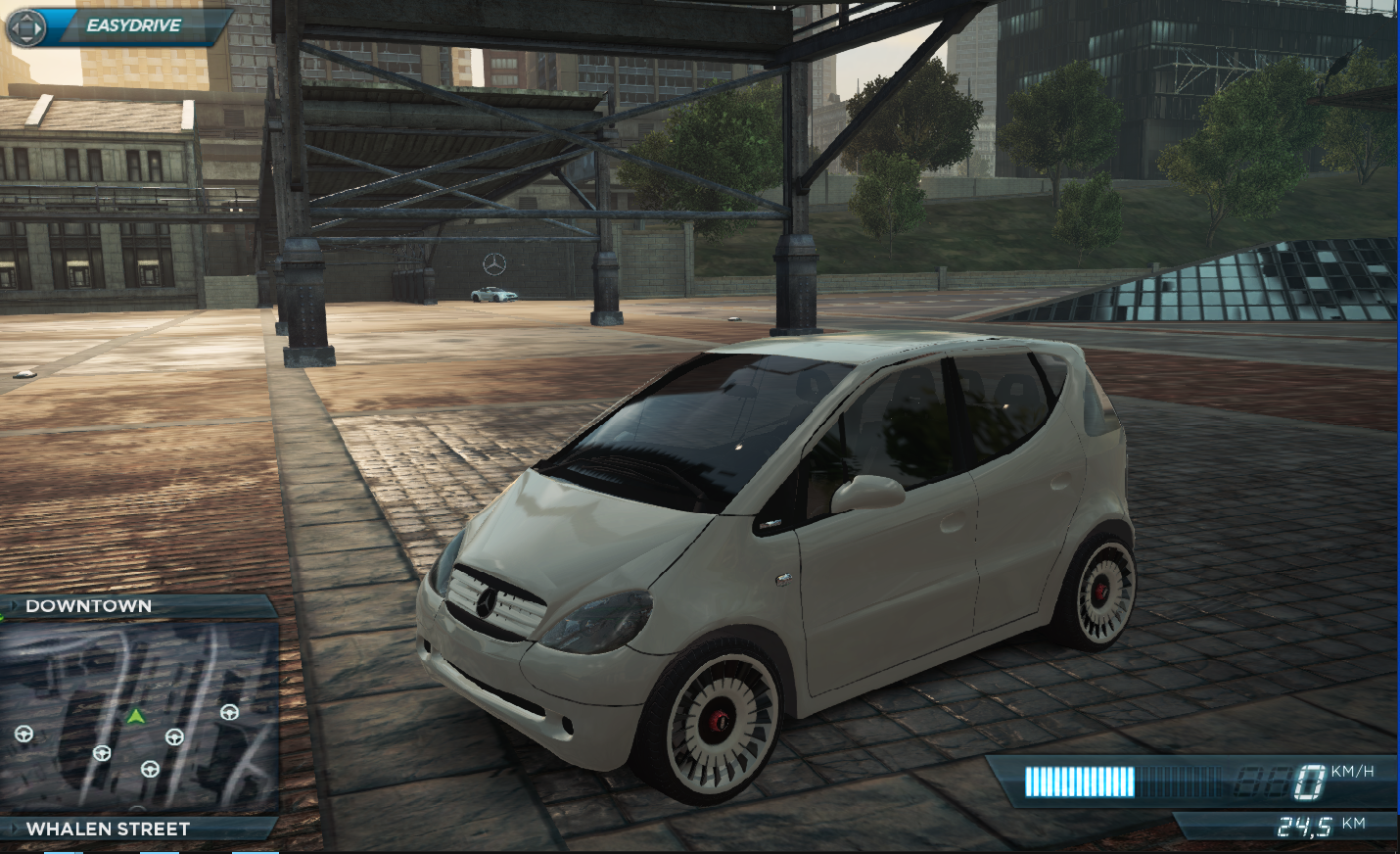This screenshot has width=1400, height=854.
Task: Click the green player arrow on minimap
Action: pos(136,717)
